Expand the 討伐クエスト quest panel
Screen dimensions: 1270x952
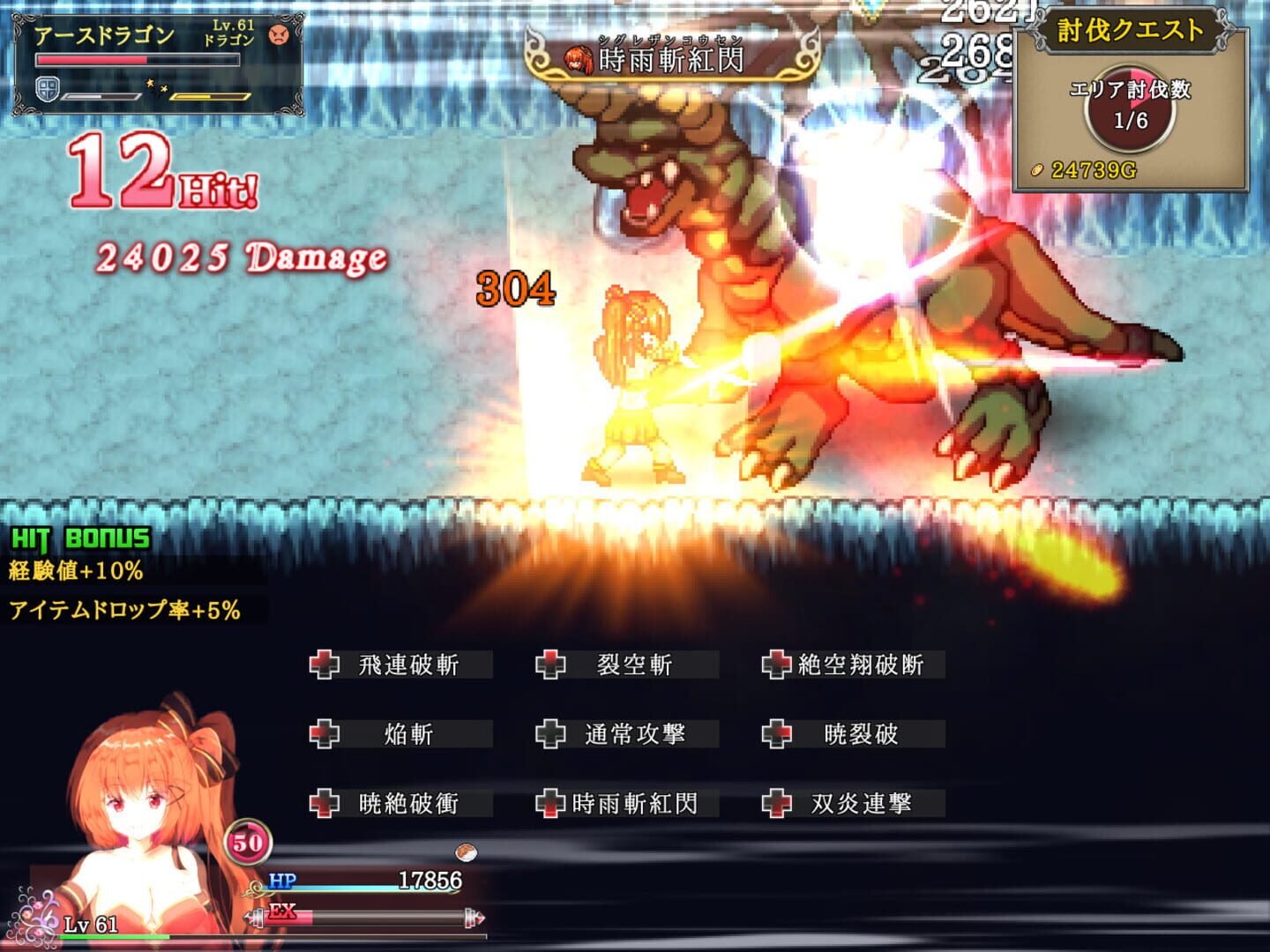(x=1132, y=31)
